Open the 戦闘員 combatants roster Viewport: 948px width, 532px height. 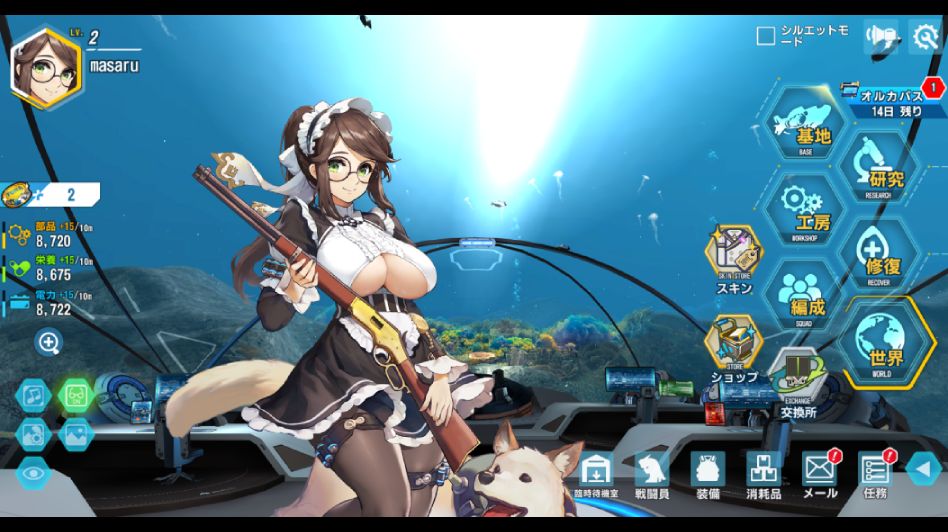pos(652,472)
